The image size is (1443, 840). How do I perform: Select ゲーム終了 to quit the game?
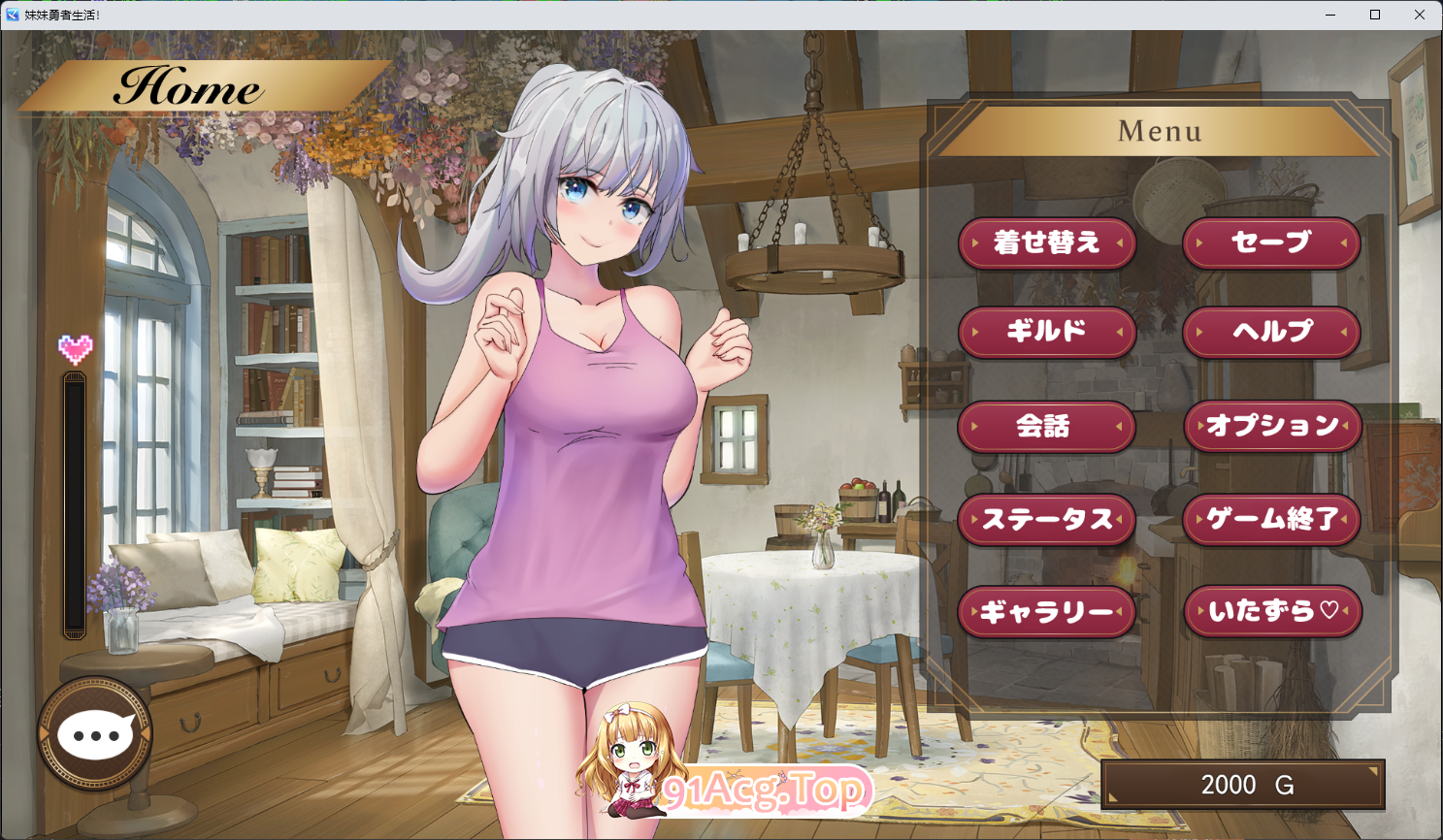[x=1272, y=519]
